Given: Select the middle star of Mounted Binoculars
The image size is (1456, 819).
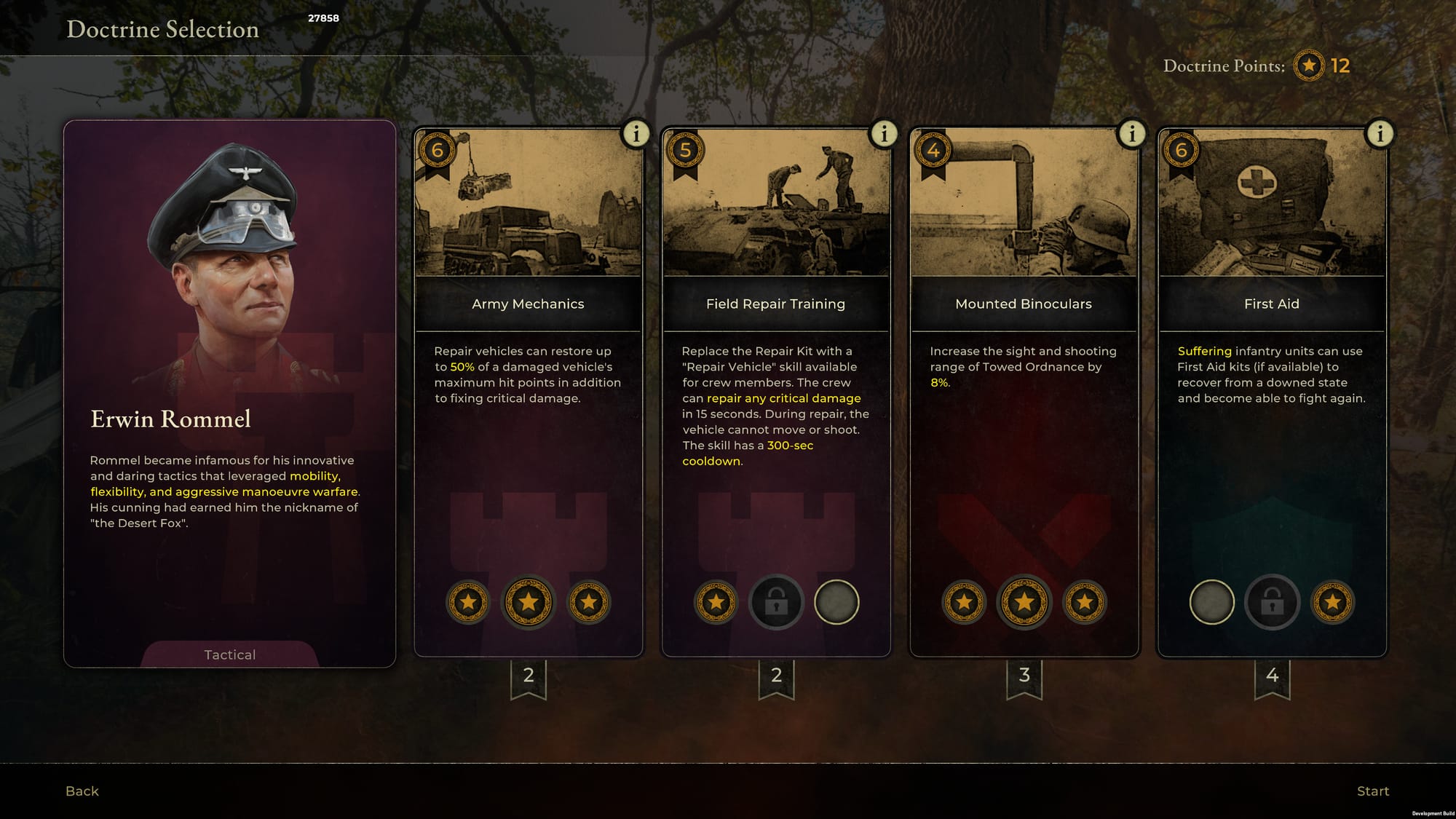Looking at the screenshot, I should [1024, 603].
